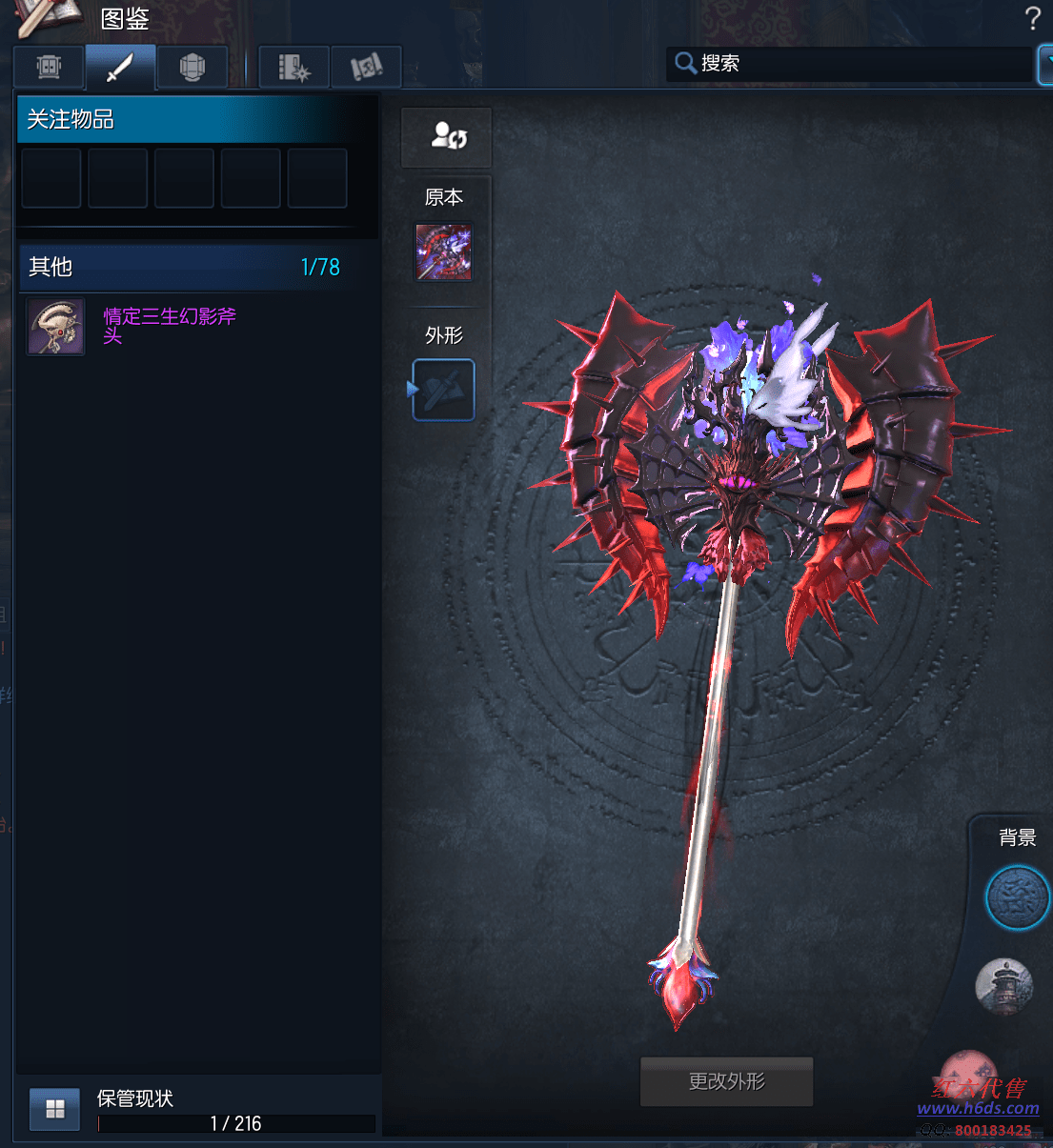Click the 更改外形 change appearance button
Viewport: 1053px width, 1148px height.
(726, 1081)
